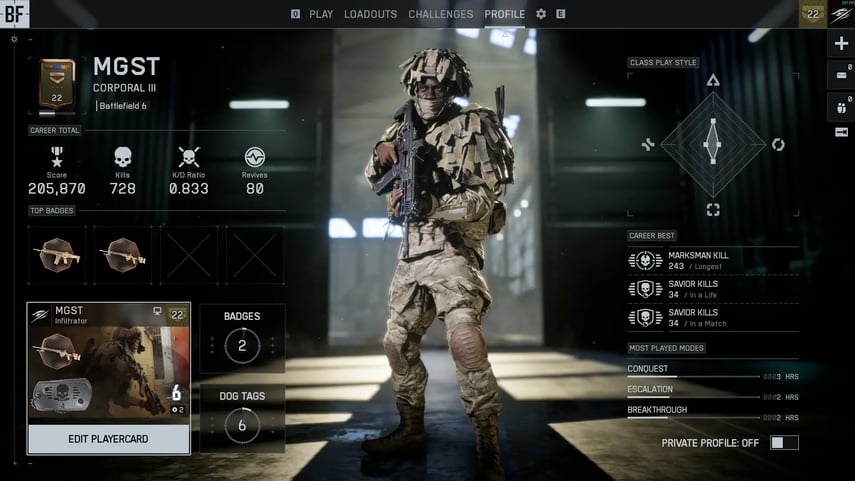Toggle the Private Profile switch

pos(784,442)
